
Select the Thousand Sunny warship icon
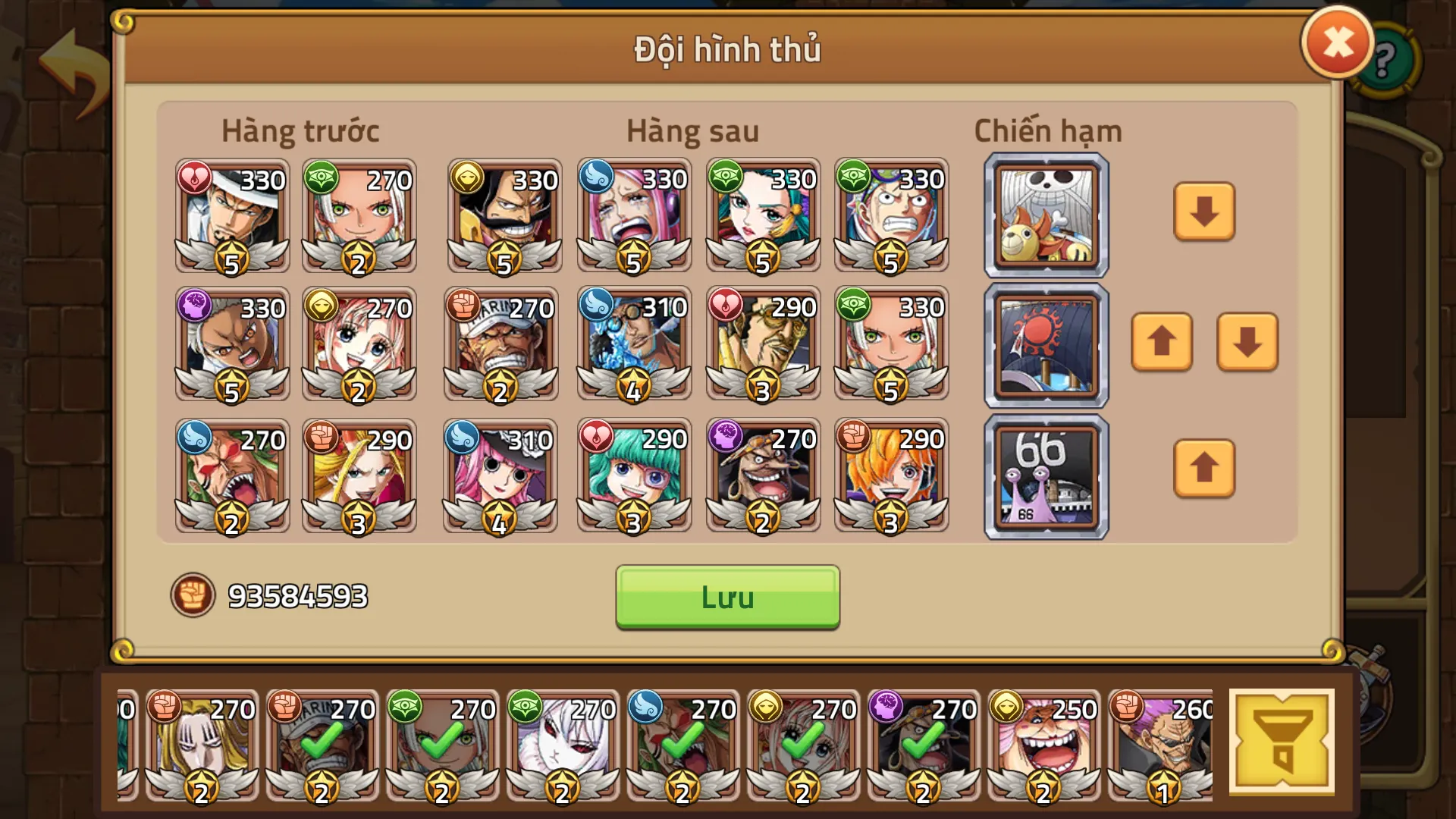coord(1045,215)
